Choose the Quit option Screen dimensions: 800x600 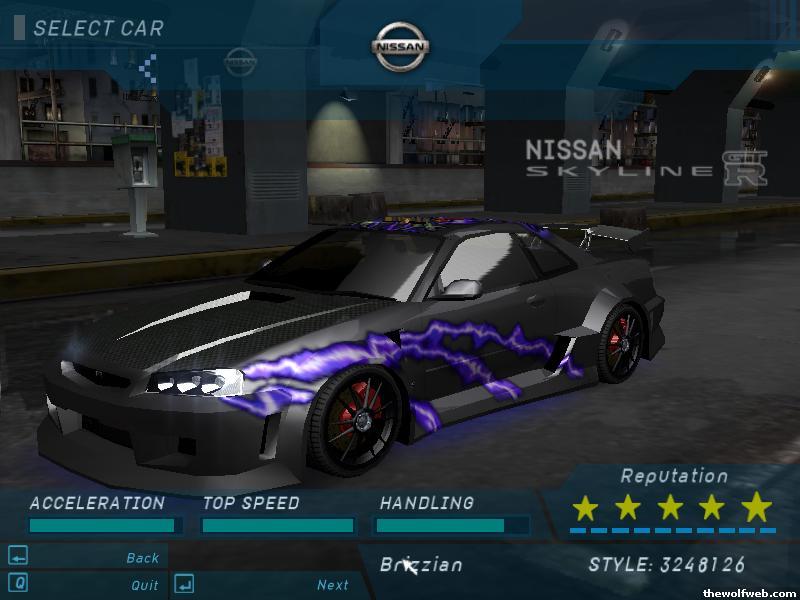(x=144, y=585)
